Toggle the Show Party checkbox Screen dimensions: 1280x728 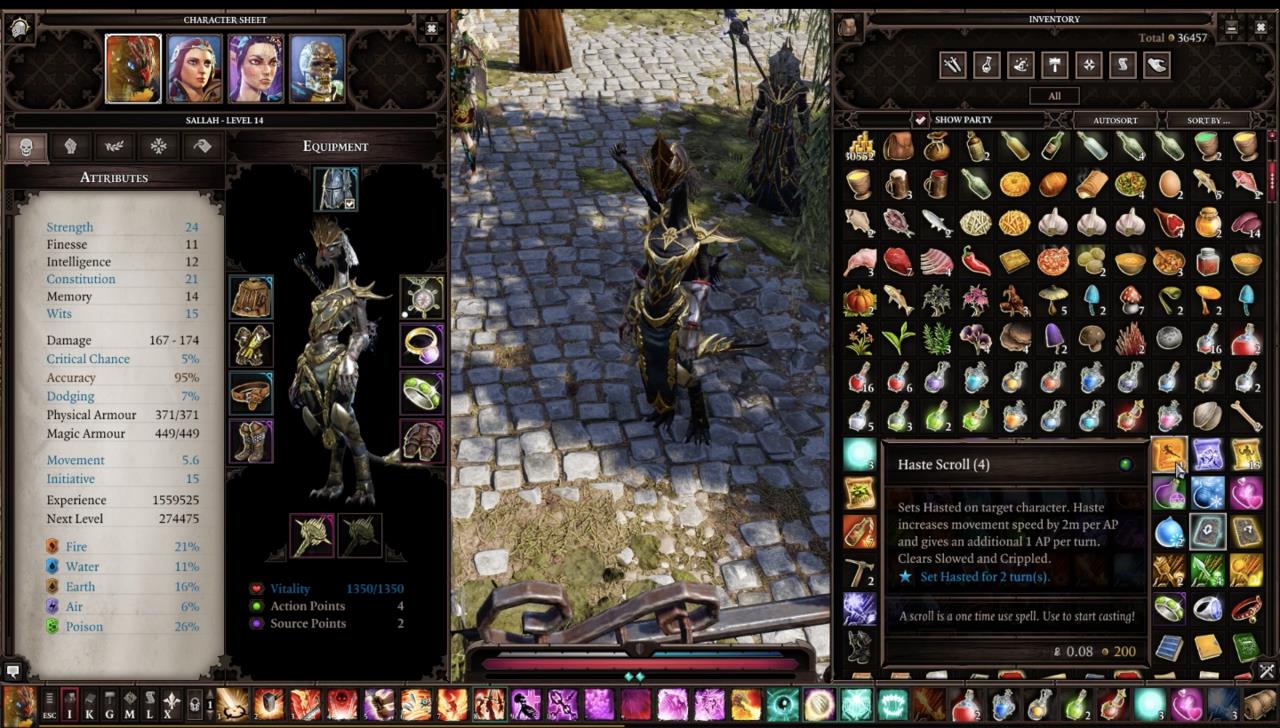(920, 119)
